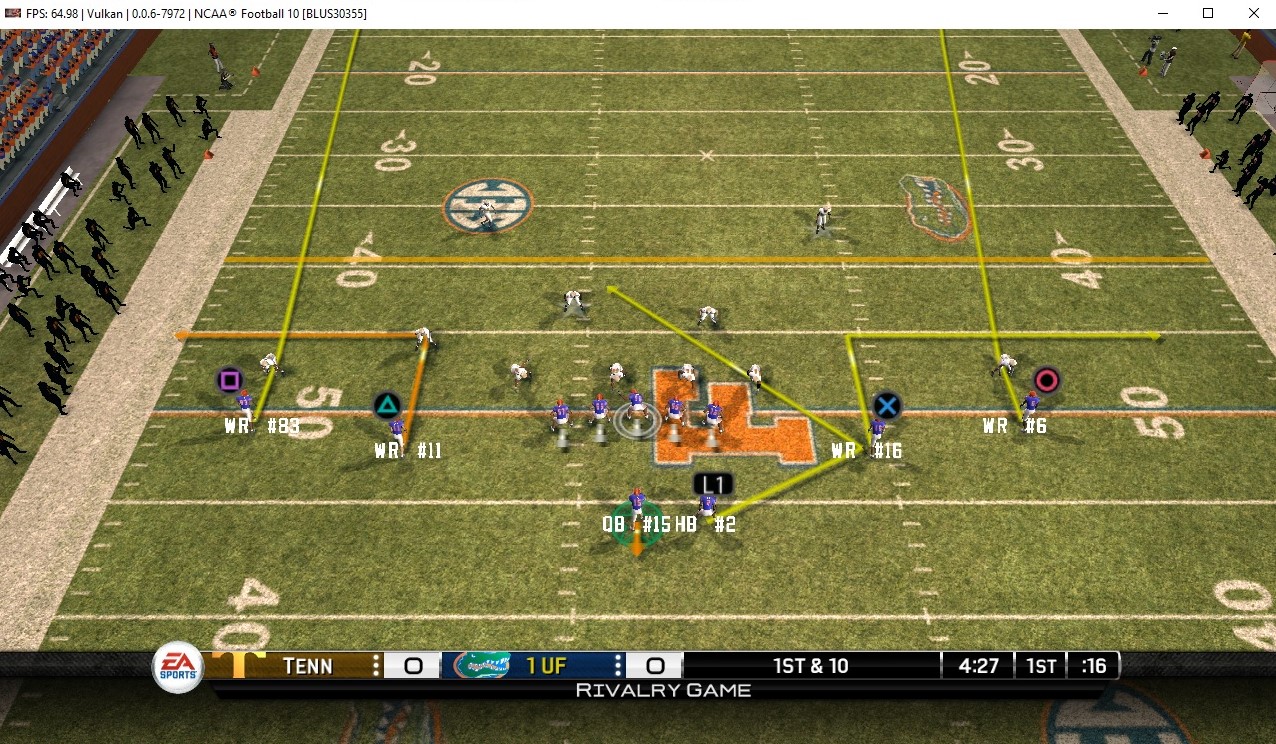The height and width of the screenshot is (744, 1276).
Task: Select the WR #6 receiver label
Action: pyautogui.click(x=1014, y=426)
